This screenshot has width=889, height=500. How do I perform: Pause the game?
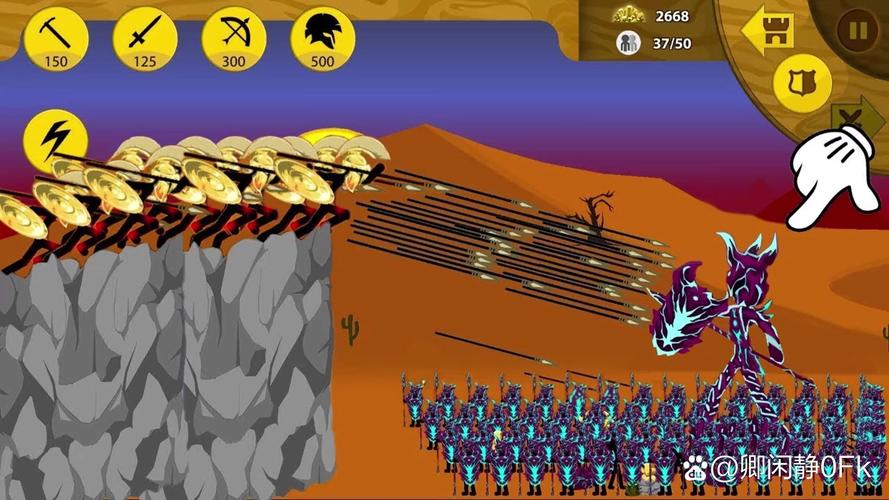pyautogui.click(x=858, y=30)
